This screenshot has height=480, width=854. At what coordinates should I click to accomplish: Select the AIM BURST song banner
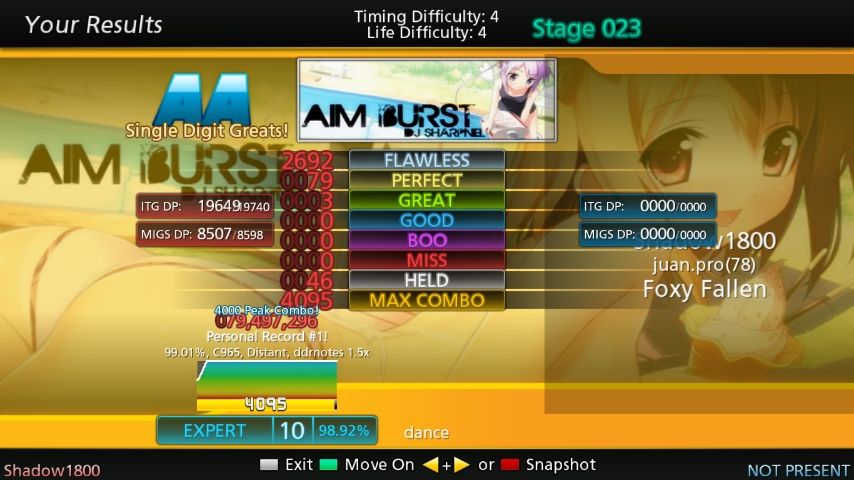pyautogui.click(x=427, y=102)
